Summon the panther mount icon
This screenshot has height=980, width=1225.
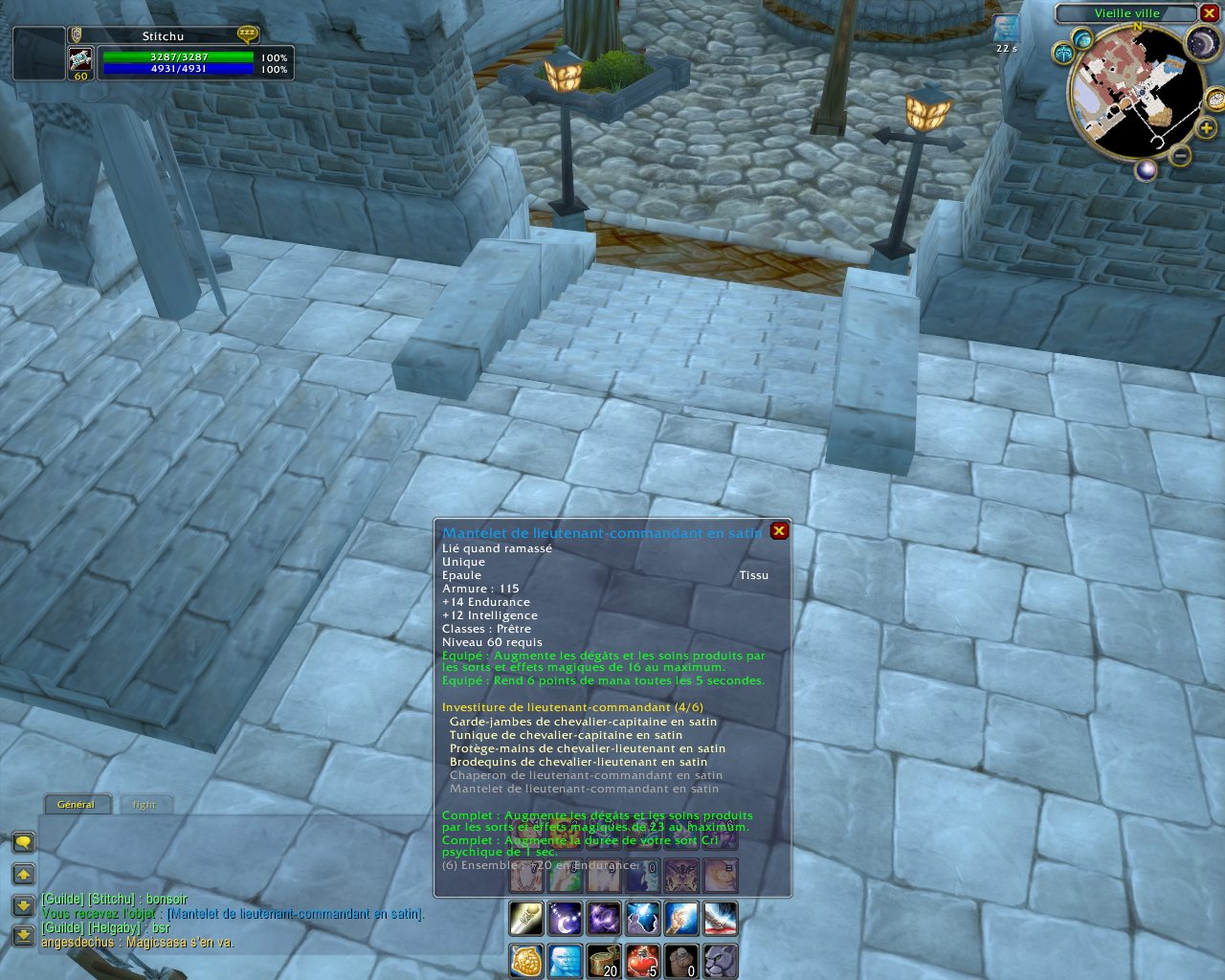pyautogui.click(x=720, y=961)
